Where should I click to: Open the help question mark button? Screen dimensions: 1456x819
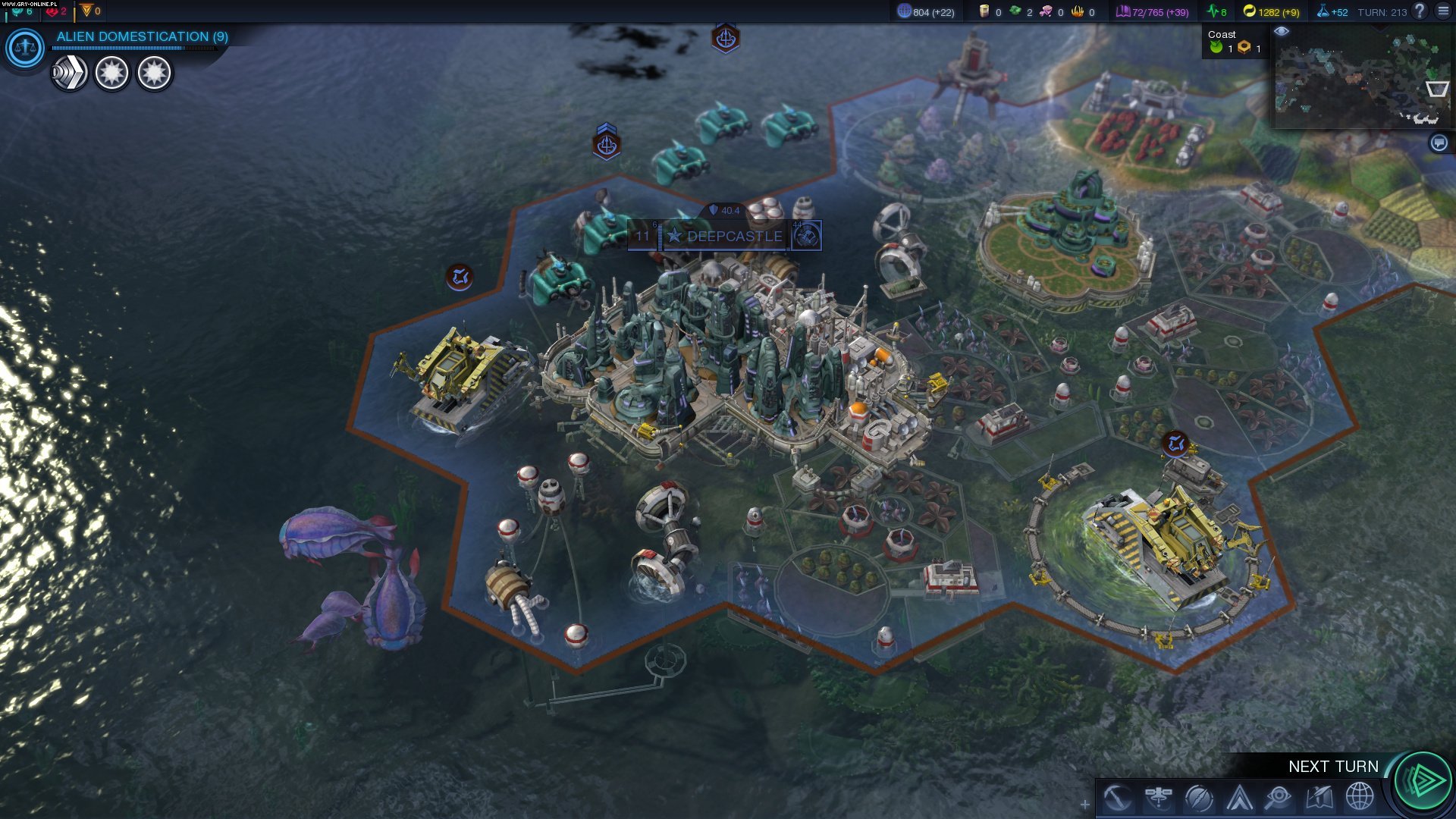point(1420,11)
